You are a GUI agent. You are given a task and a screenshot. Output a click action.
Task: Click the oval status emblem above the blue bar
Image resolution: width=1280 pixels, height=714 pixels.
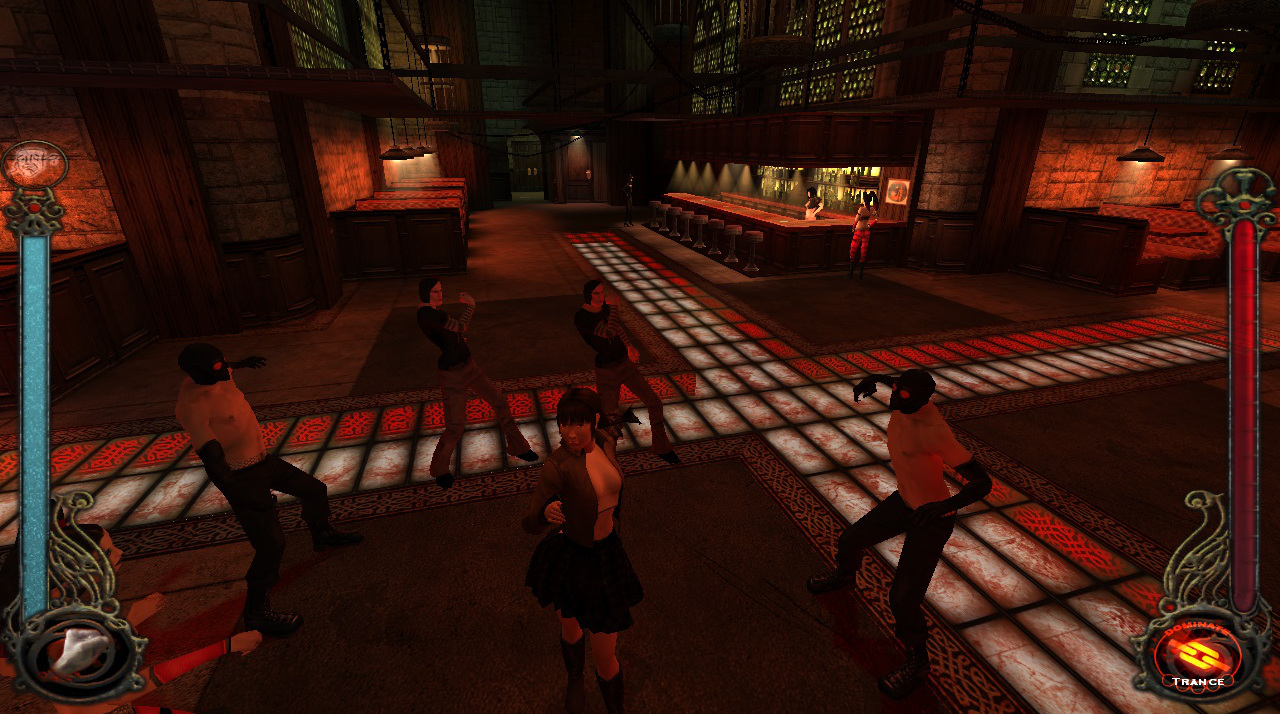point(35,161)
